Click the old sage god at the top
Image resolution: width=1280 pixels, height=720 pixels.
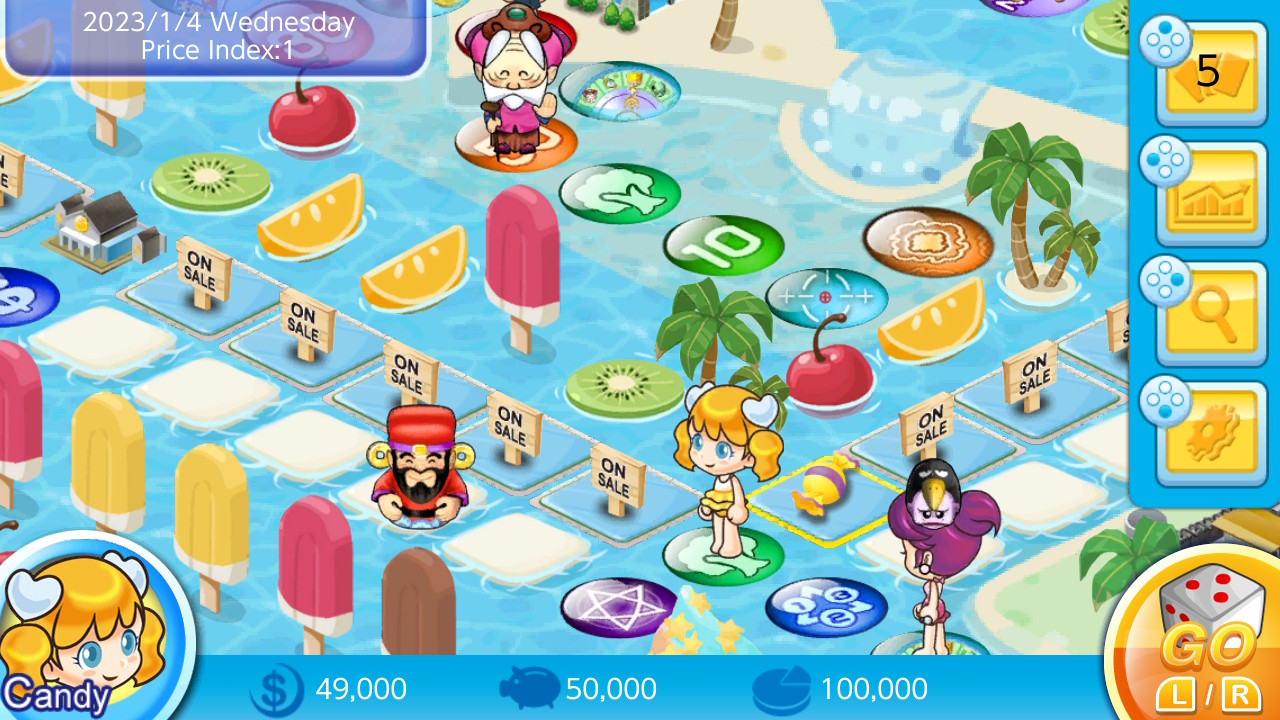tap(512, 75)
